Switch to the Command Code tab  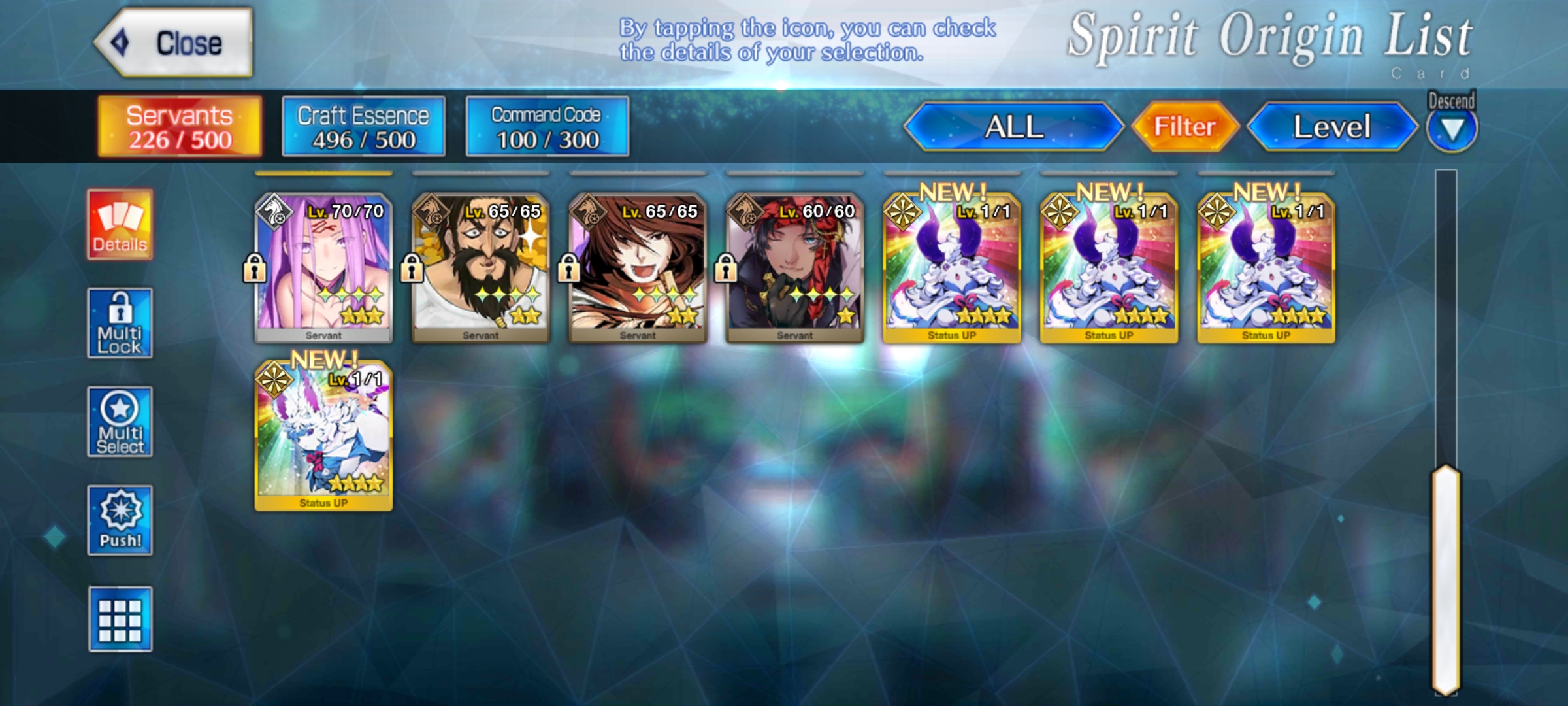(547, 127)
